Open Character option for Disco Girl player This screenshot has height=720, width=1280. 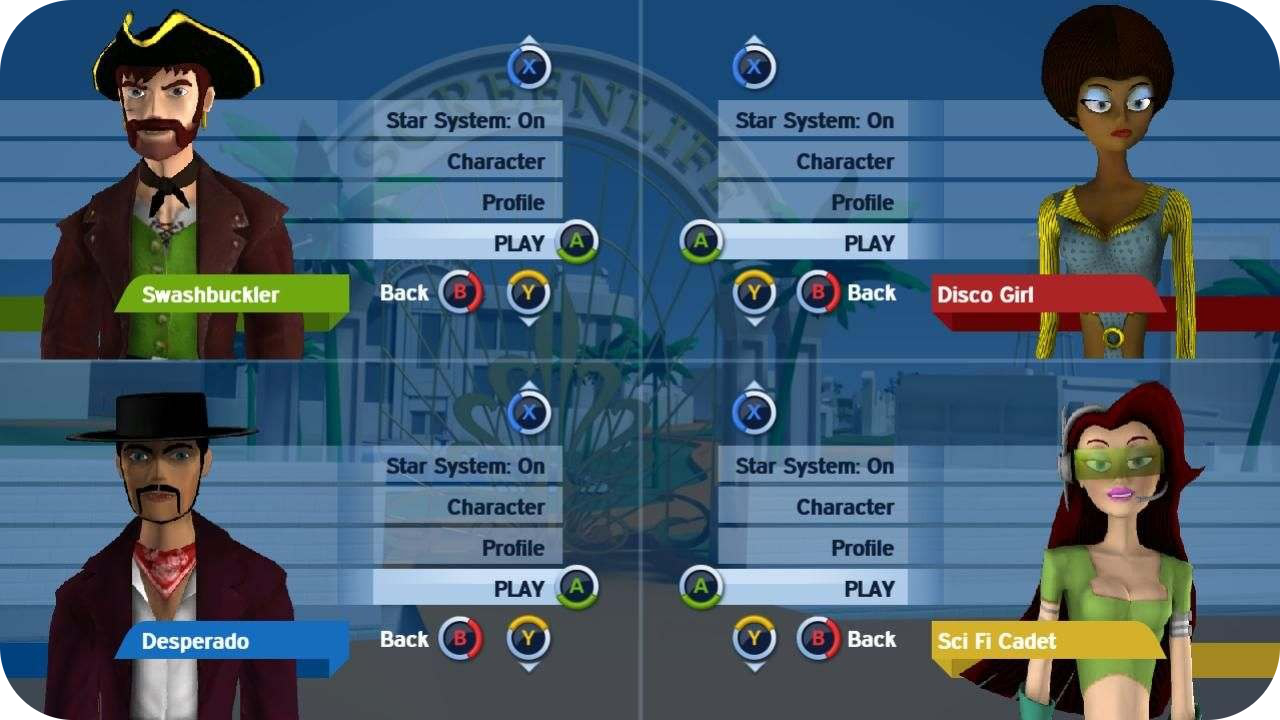click(844, 162)
